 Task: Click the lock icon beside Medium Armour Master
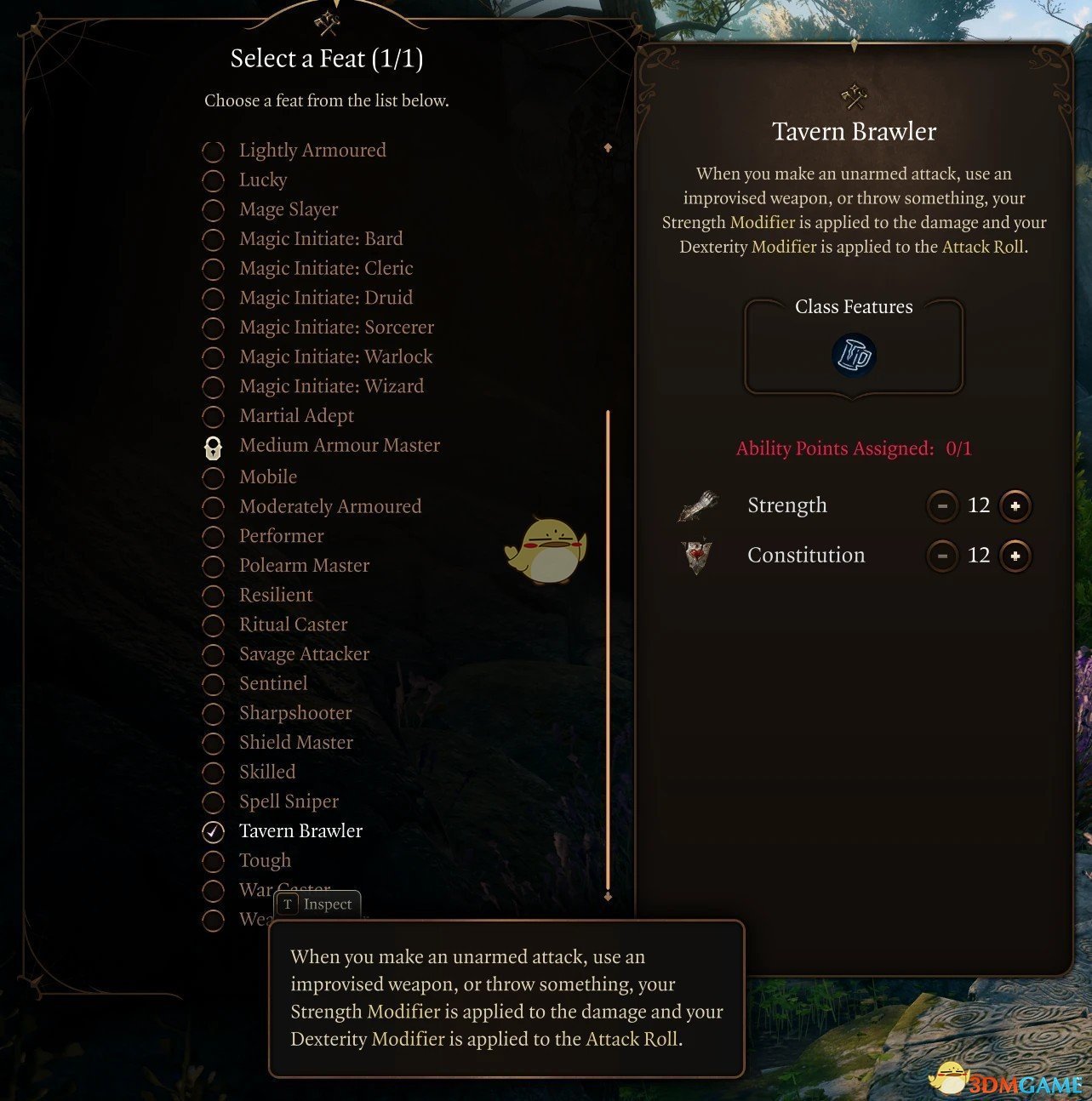coord(213,446)
